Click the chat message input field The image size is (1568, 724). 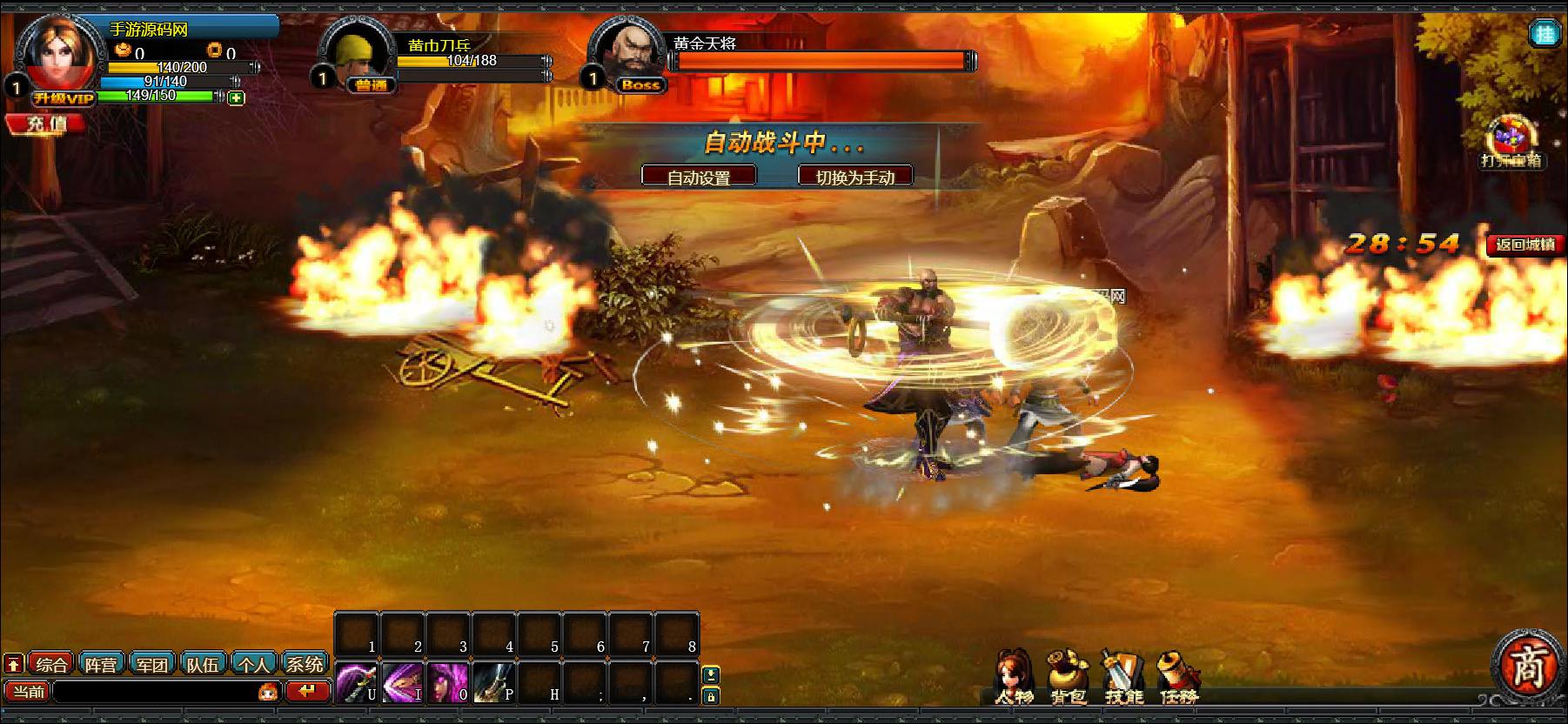click(x=155, y=692)
